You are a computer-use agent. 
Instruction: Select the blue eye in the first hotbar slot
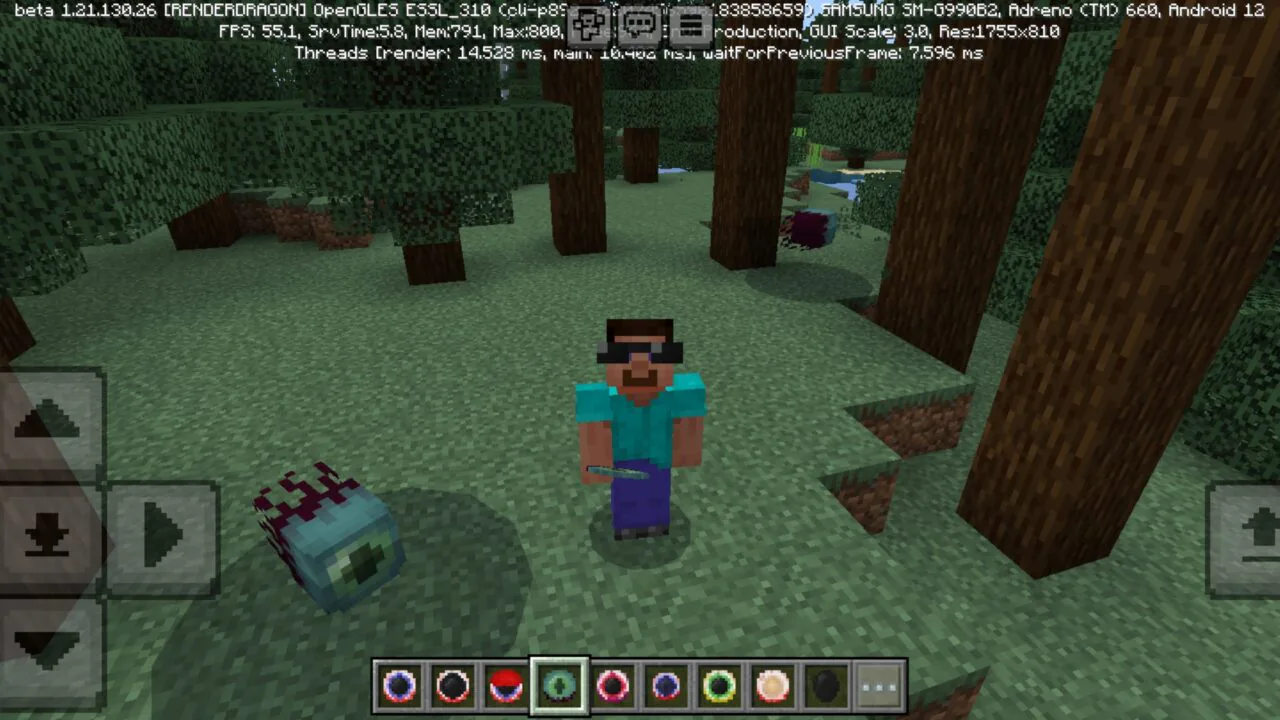coord(400,684)
